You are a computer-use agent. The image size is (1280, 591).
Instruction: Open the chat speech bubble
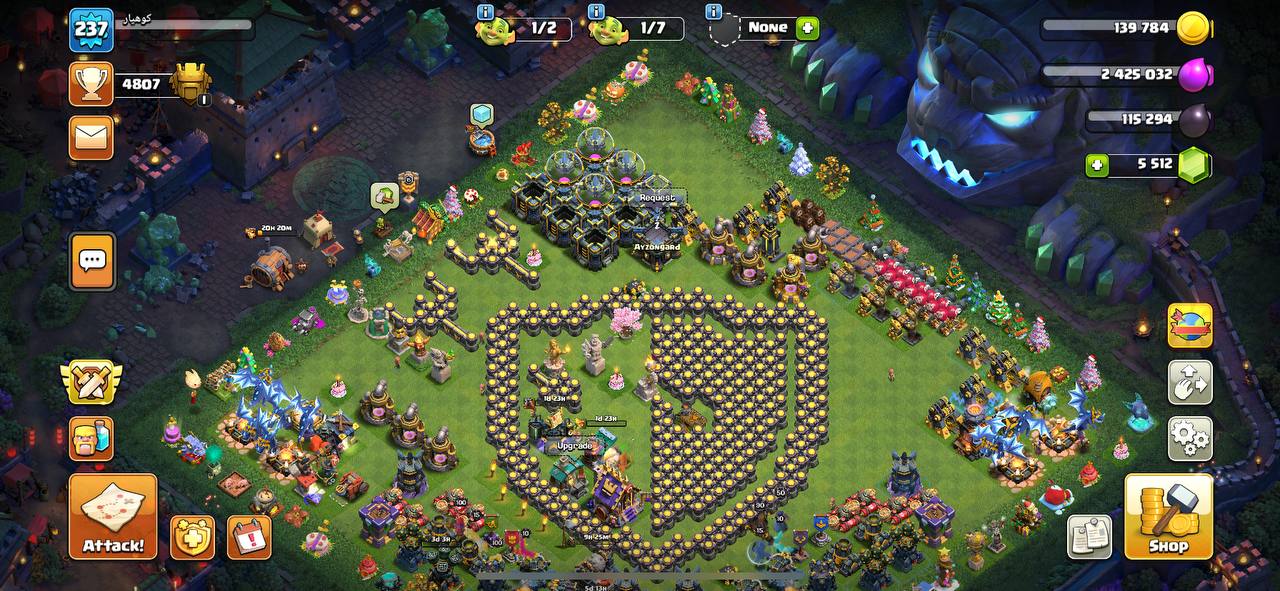click(91, 261)
